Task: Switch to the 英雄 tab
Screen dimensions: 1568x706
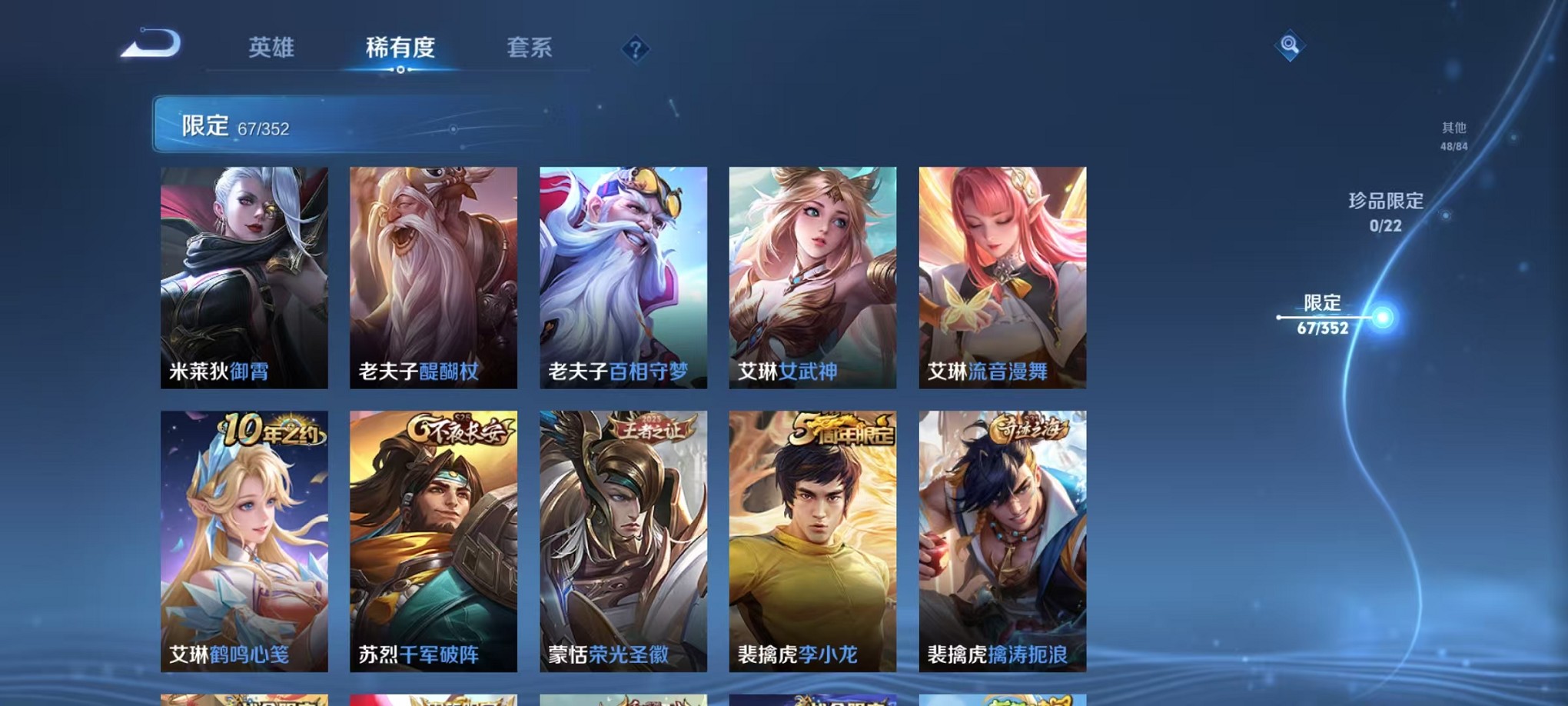Action: pos(268,48)
